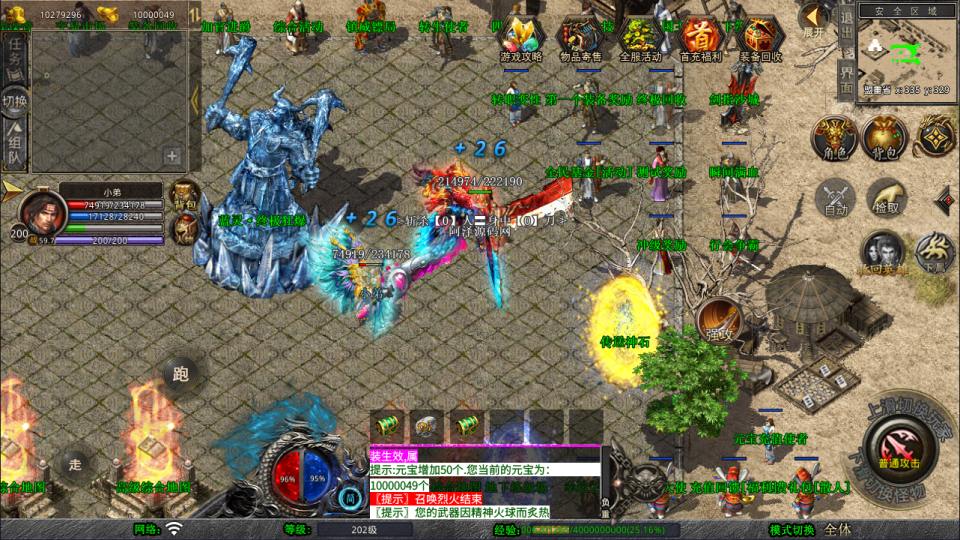This screenshot has width=960, height=540.
Task: Open the 首充福利 first recharge bonus
Action: 700,39
